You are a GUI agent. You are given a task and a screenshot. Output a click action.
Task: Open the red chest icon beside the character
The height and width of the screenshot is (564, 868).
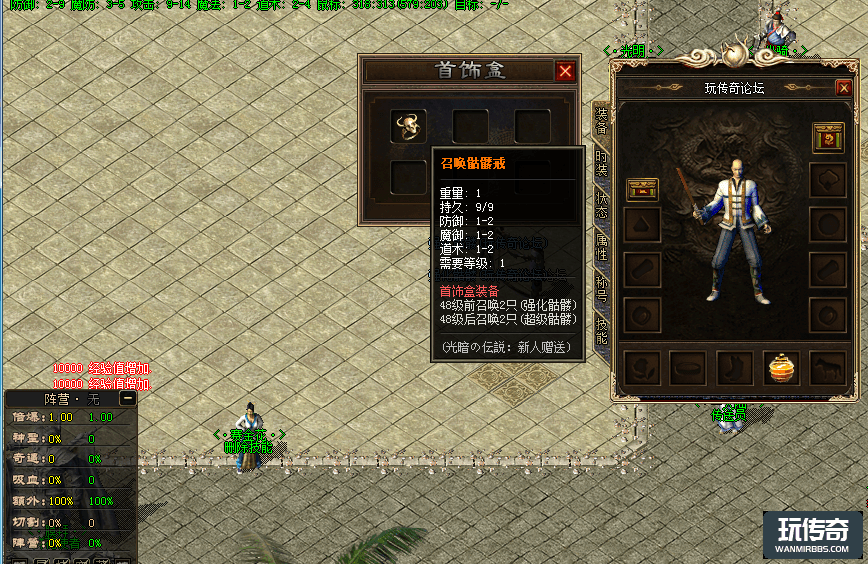(641, 188)
